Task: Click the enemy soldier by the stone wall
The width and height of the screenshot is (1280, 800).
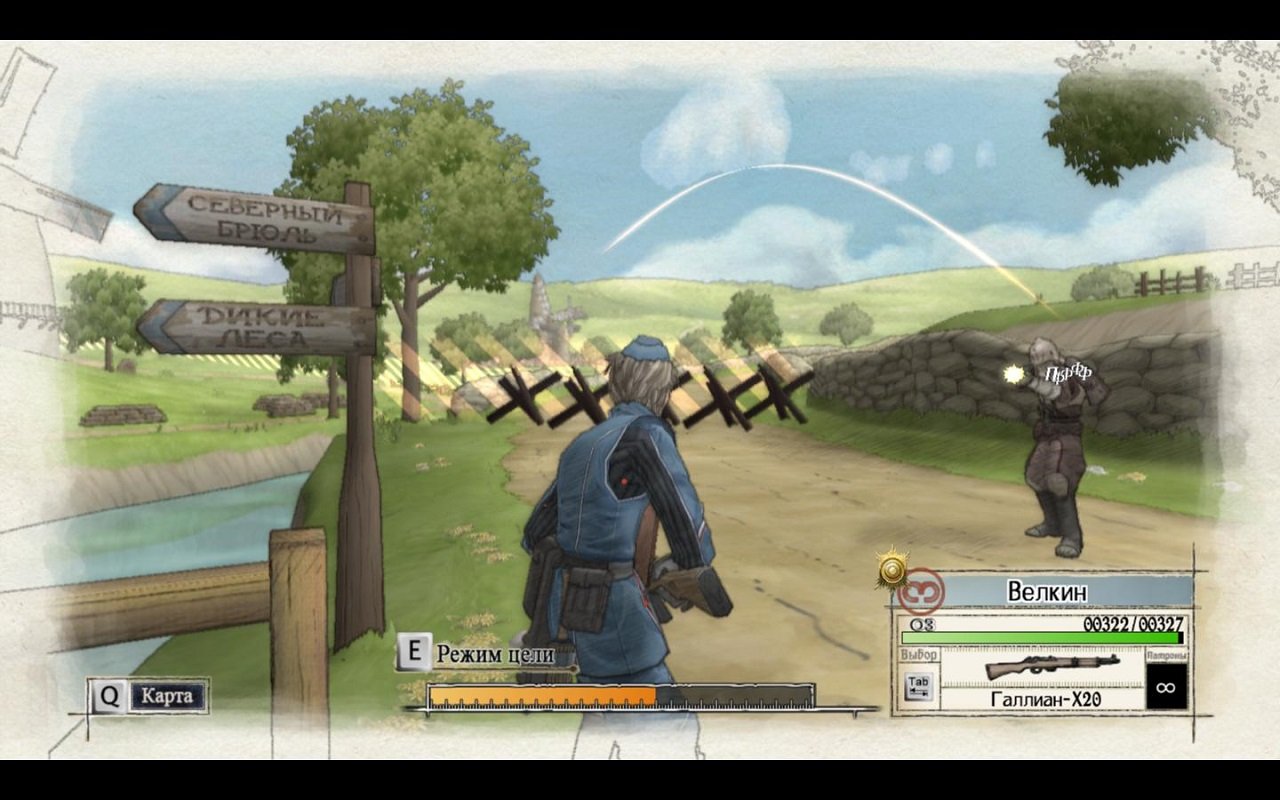Action: [x=1055, y=450]
